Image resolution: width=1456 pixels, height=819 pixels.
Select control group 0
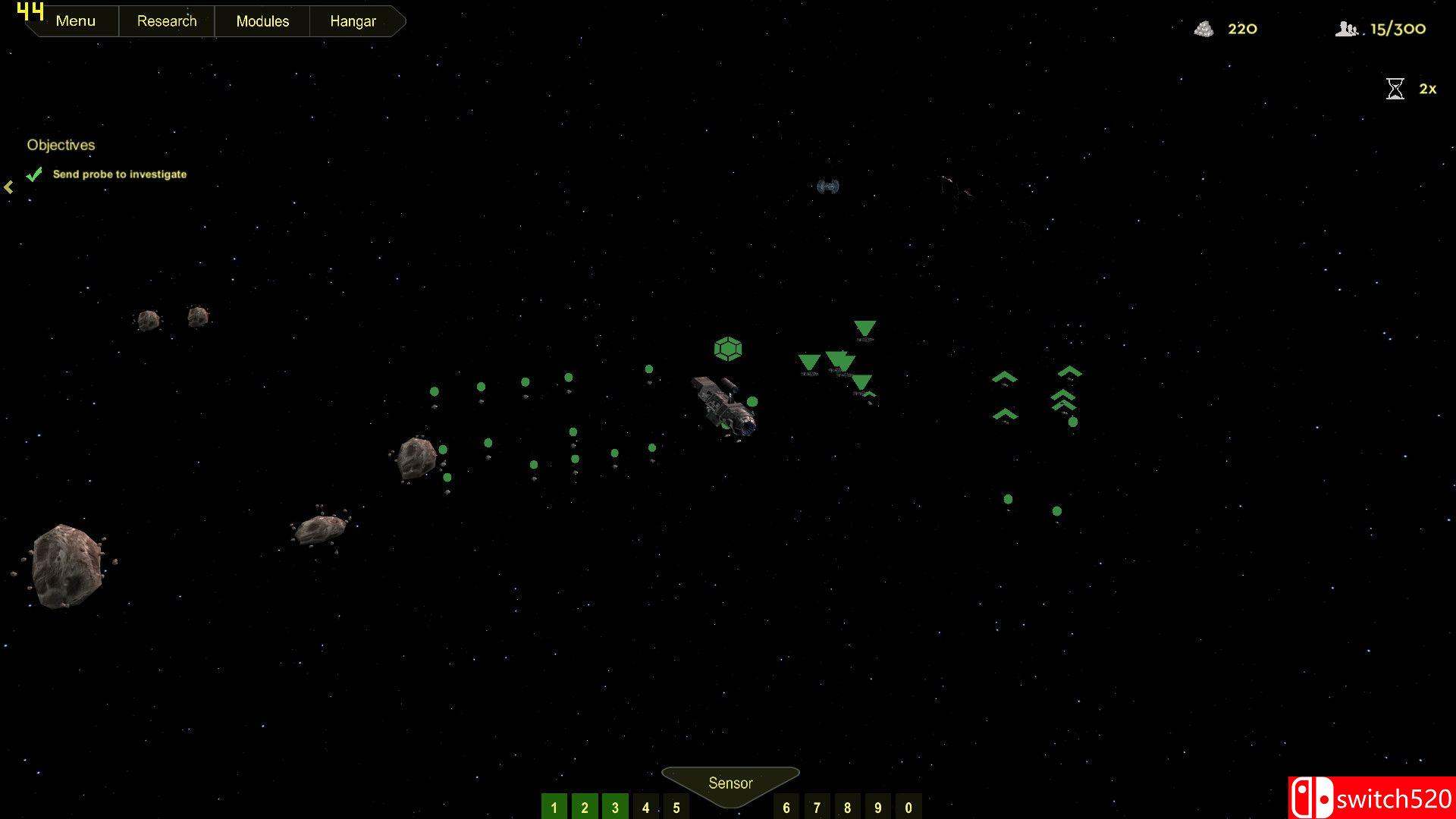(x=908, y=807)
